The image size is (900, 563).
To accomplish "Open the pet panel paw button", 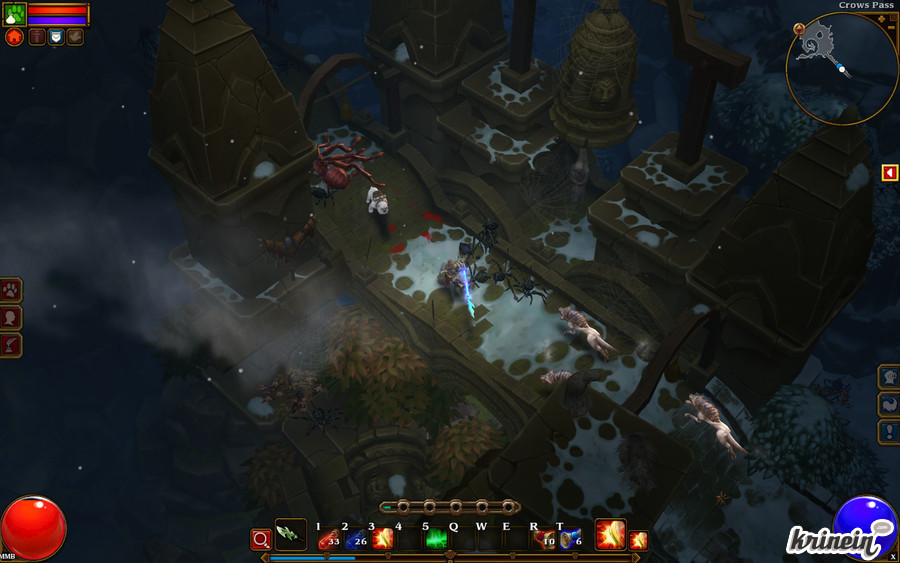I will click(x=11, y=291).
